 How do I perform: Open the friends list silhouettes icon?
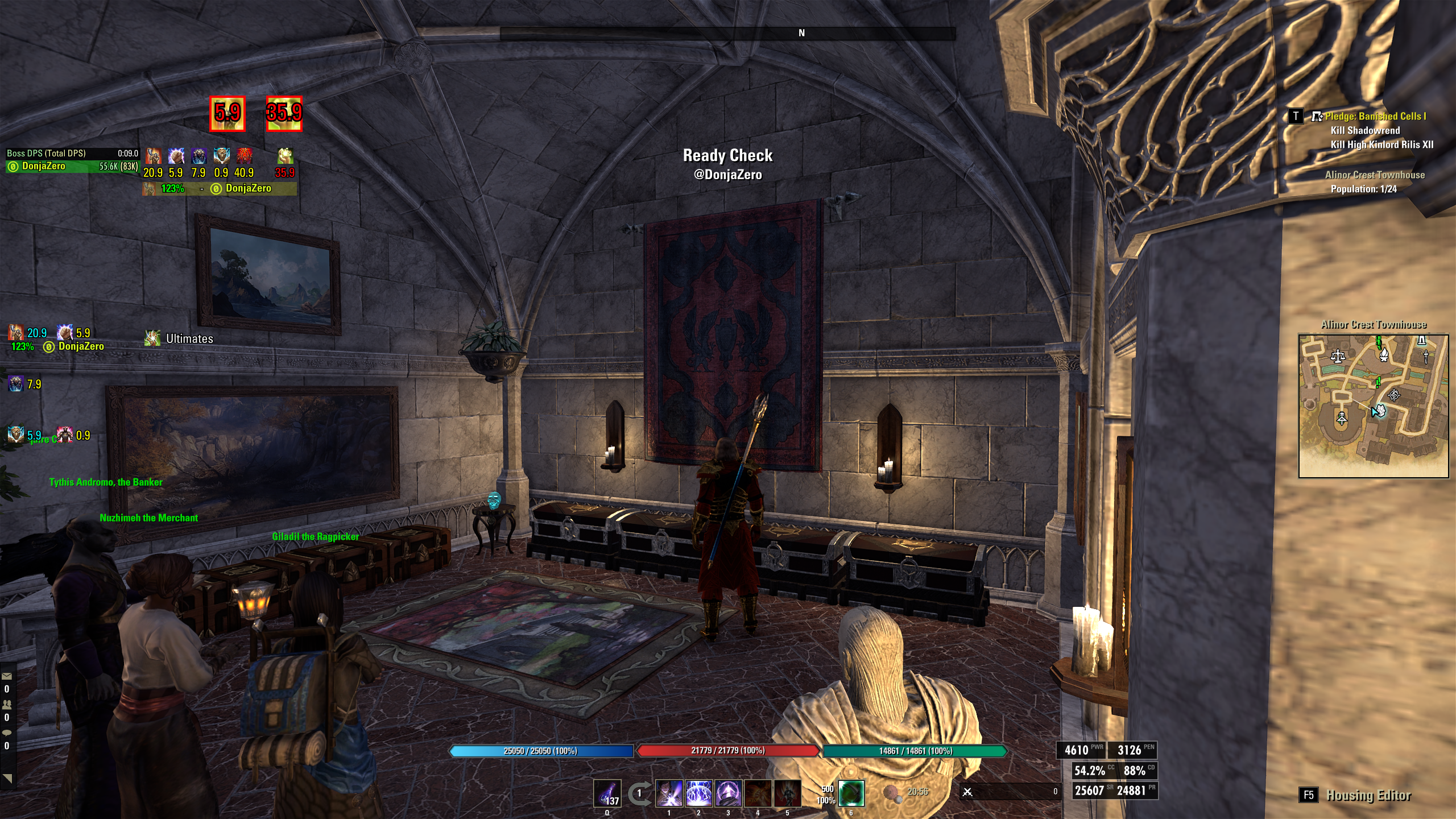point(7,704)
